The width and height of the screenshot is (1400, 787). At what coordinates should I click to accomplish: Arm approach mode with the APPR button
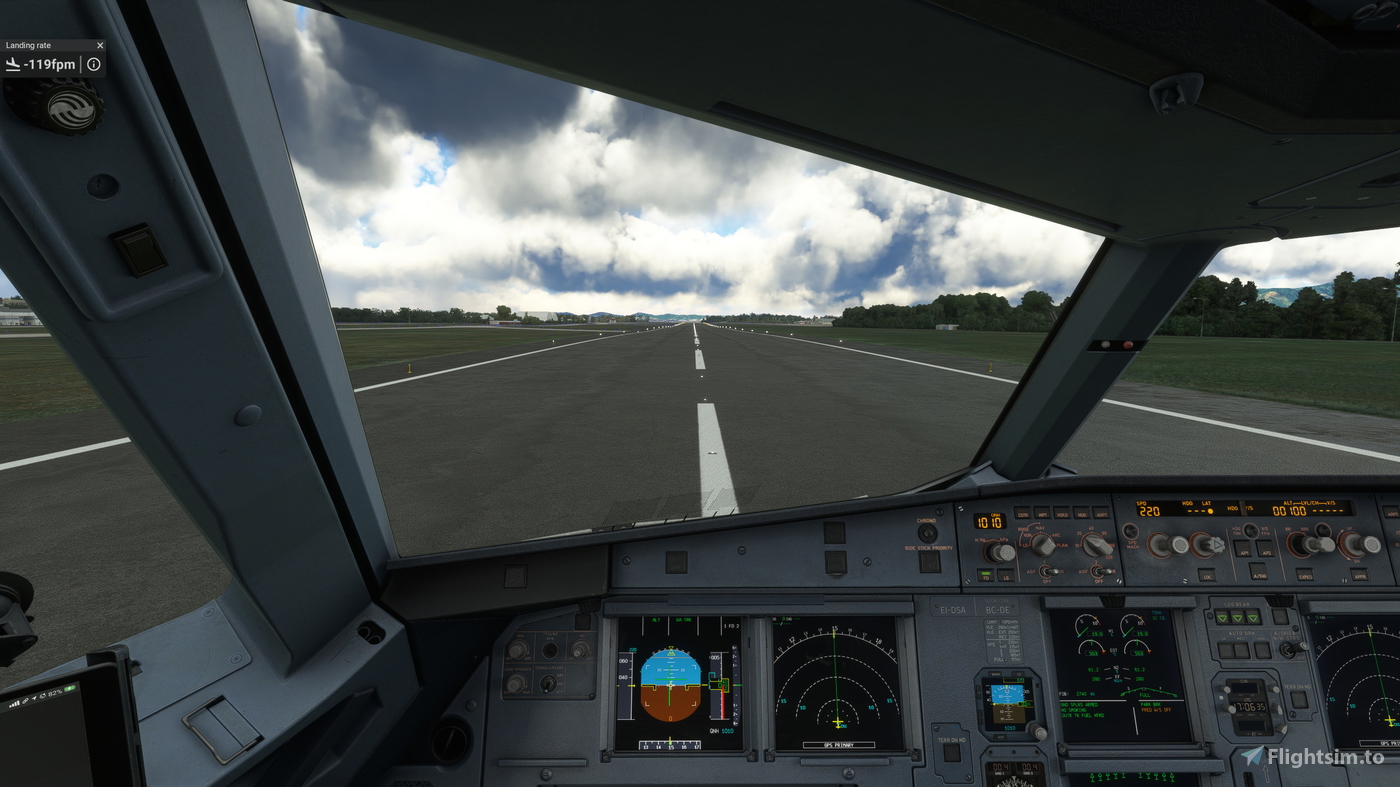[x=1358, y=575]
